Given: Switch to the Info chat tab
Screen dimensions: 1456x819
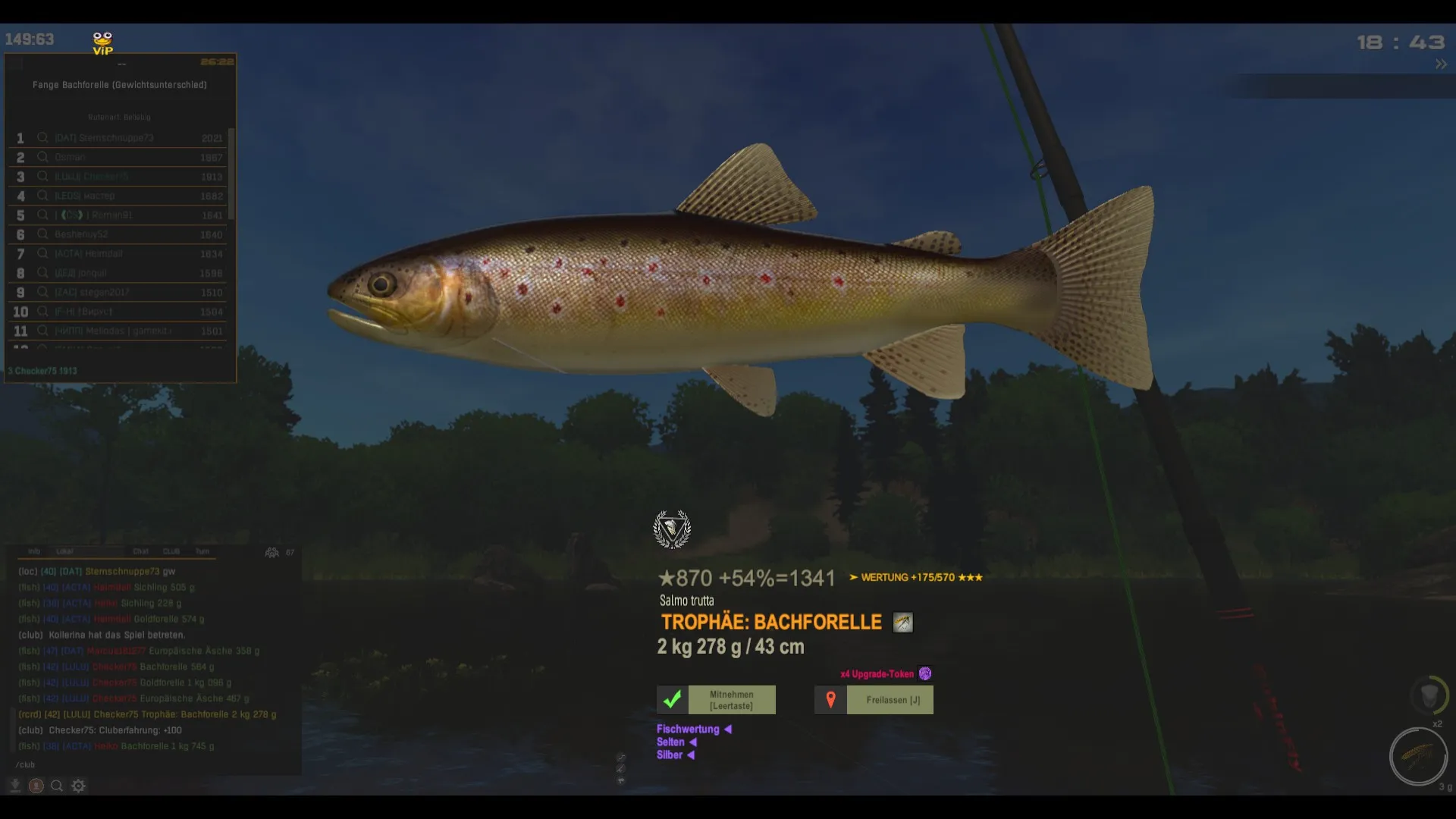Looking at the screenshot, I should pyautogui.click(x=34, y=551).
